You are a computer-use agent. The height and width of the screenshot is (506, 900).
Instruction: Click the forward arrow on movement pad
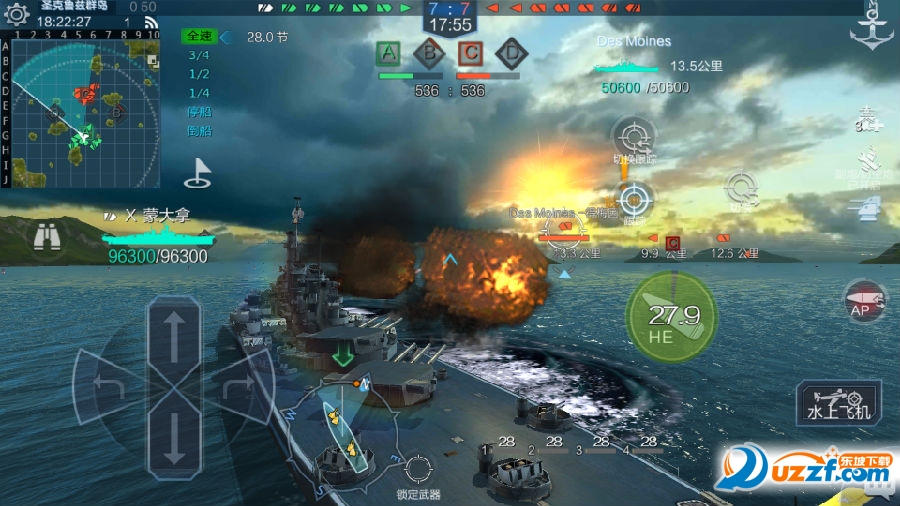pyautogui.click(x=175, y=334)
